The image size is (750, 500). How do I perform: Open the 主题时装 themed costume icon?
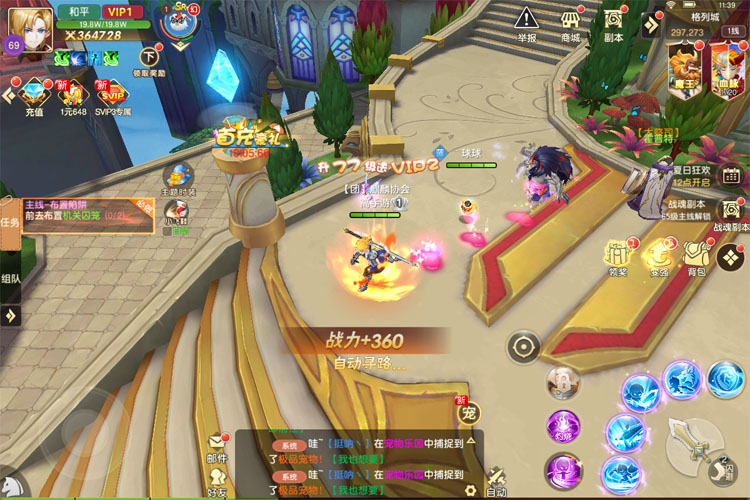178,178
